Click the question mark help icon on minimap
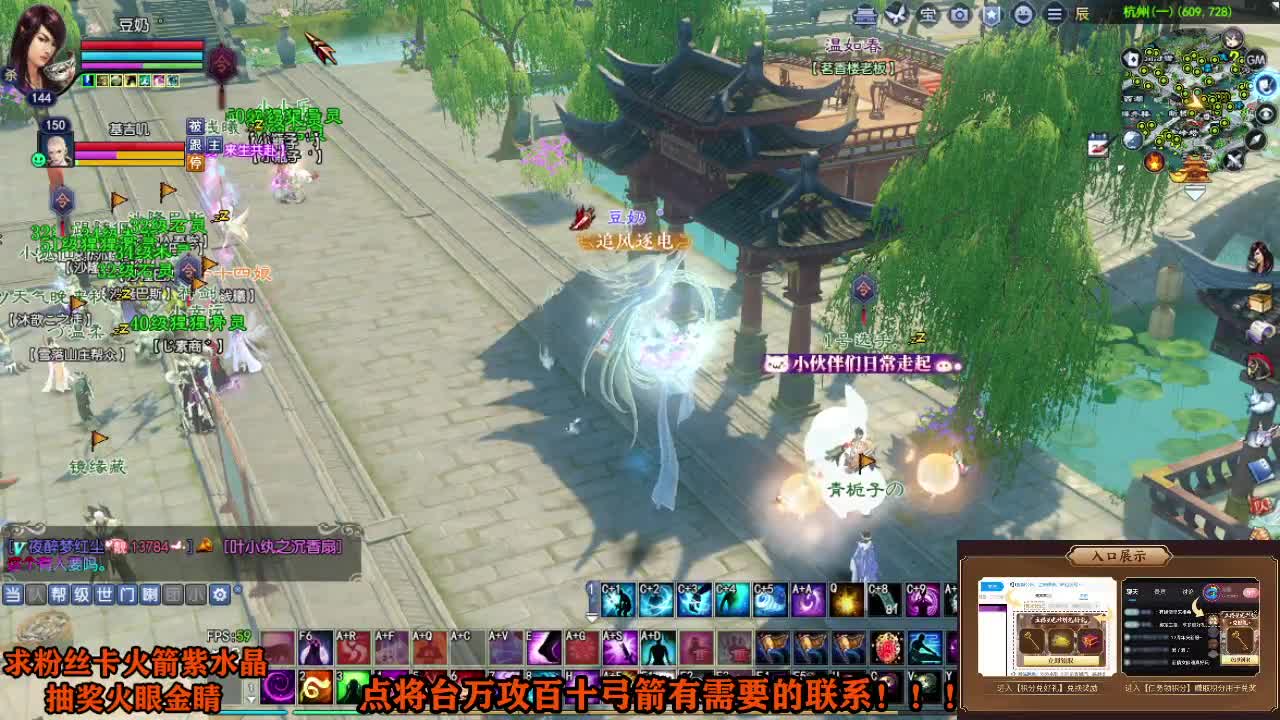The width and height of the screenshot is (1280, 720). click(1234, 56)
